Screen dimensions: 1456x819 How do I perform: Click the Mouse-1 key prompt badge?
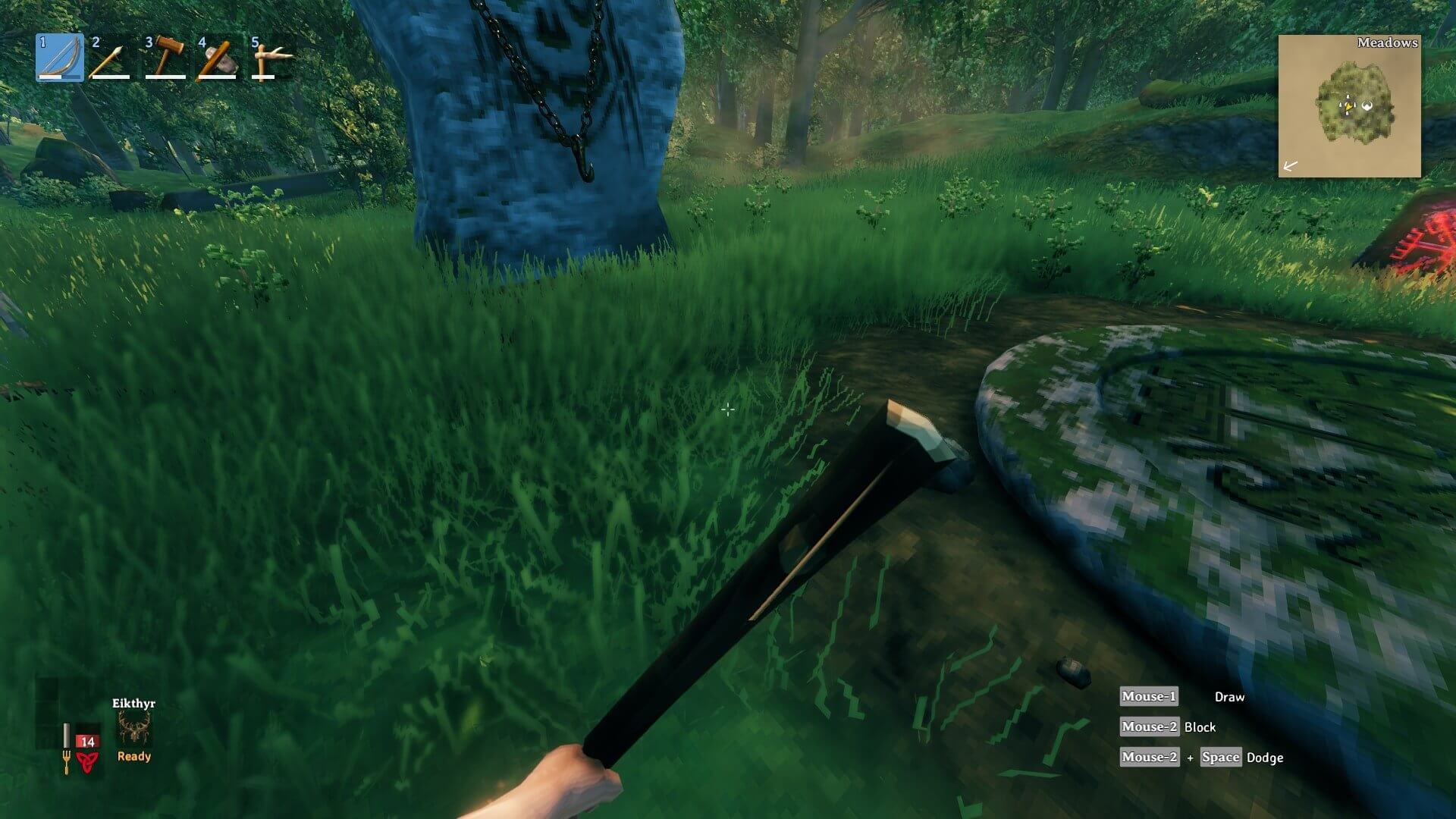click(1149, 697)
